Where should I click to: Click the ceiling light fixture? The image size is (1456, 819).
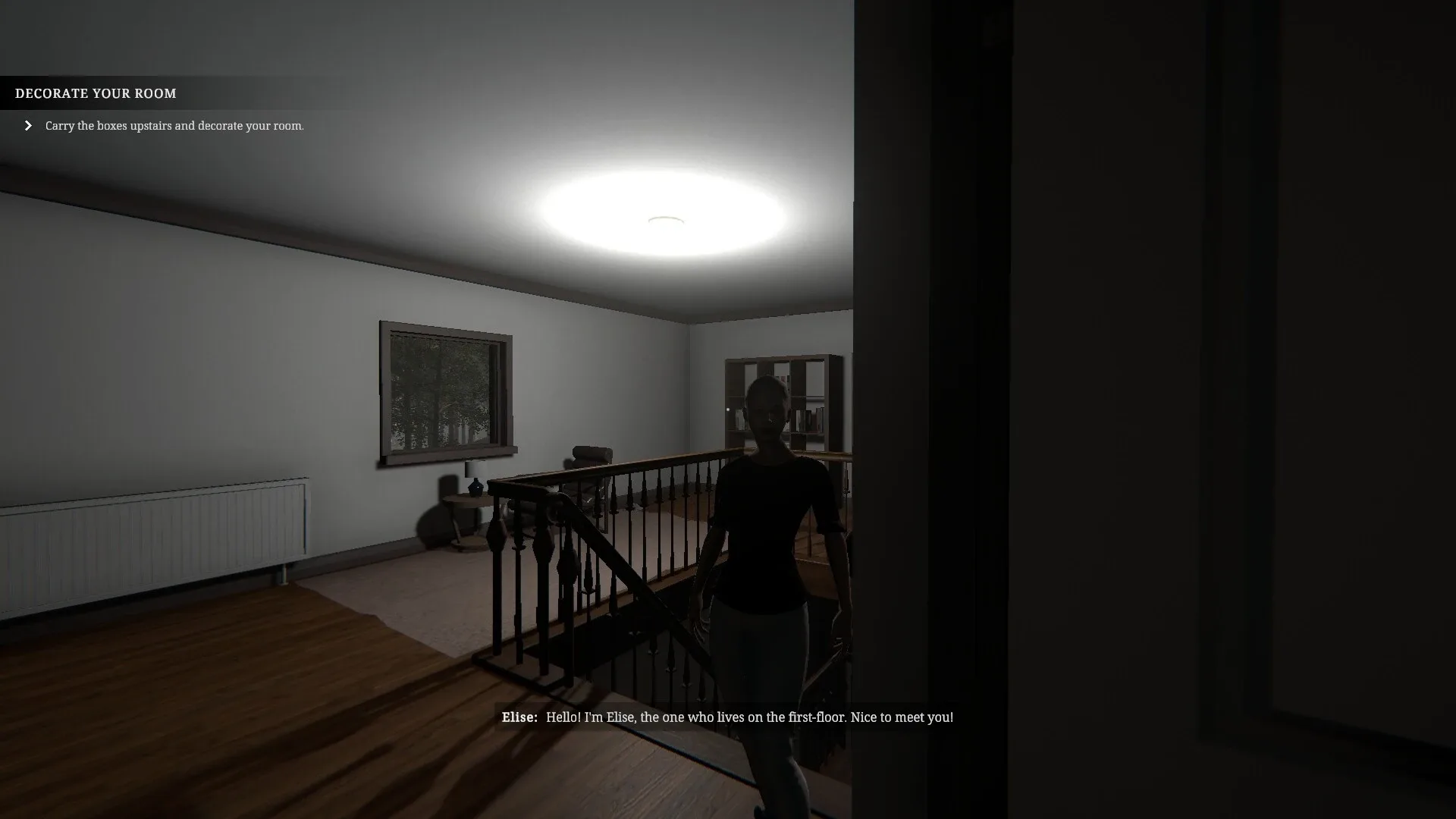pyautogui.click(x=662, y=218)
